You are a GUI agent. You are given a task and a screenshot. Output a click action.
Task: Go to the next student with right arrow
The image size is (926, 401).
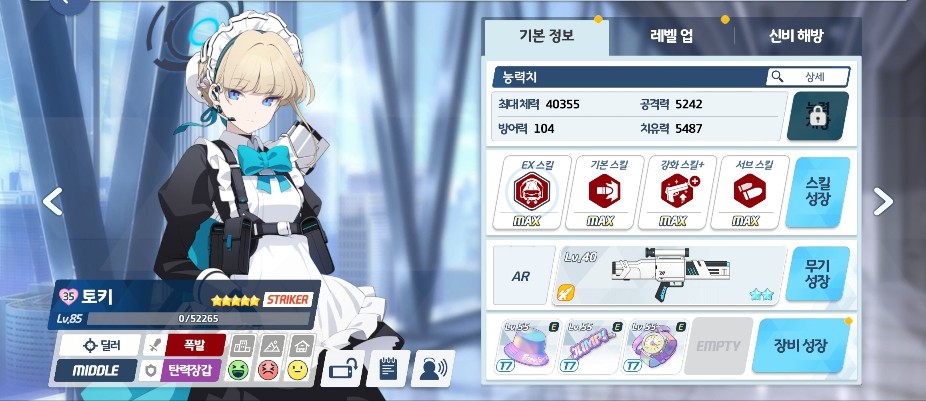tap(883, 201)
